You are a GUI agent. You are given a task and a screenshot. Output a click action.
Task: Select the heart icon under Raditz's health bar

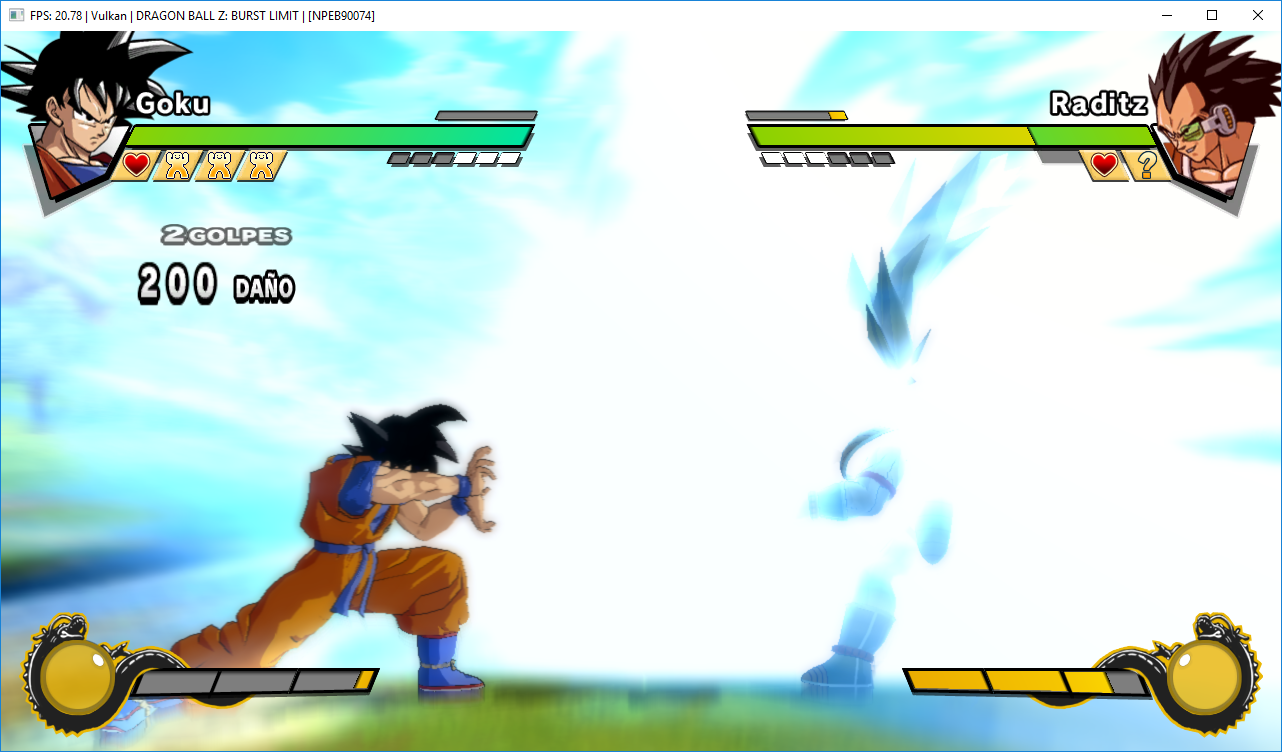click(x=1104, y=165)
